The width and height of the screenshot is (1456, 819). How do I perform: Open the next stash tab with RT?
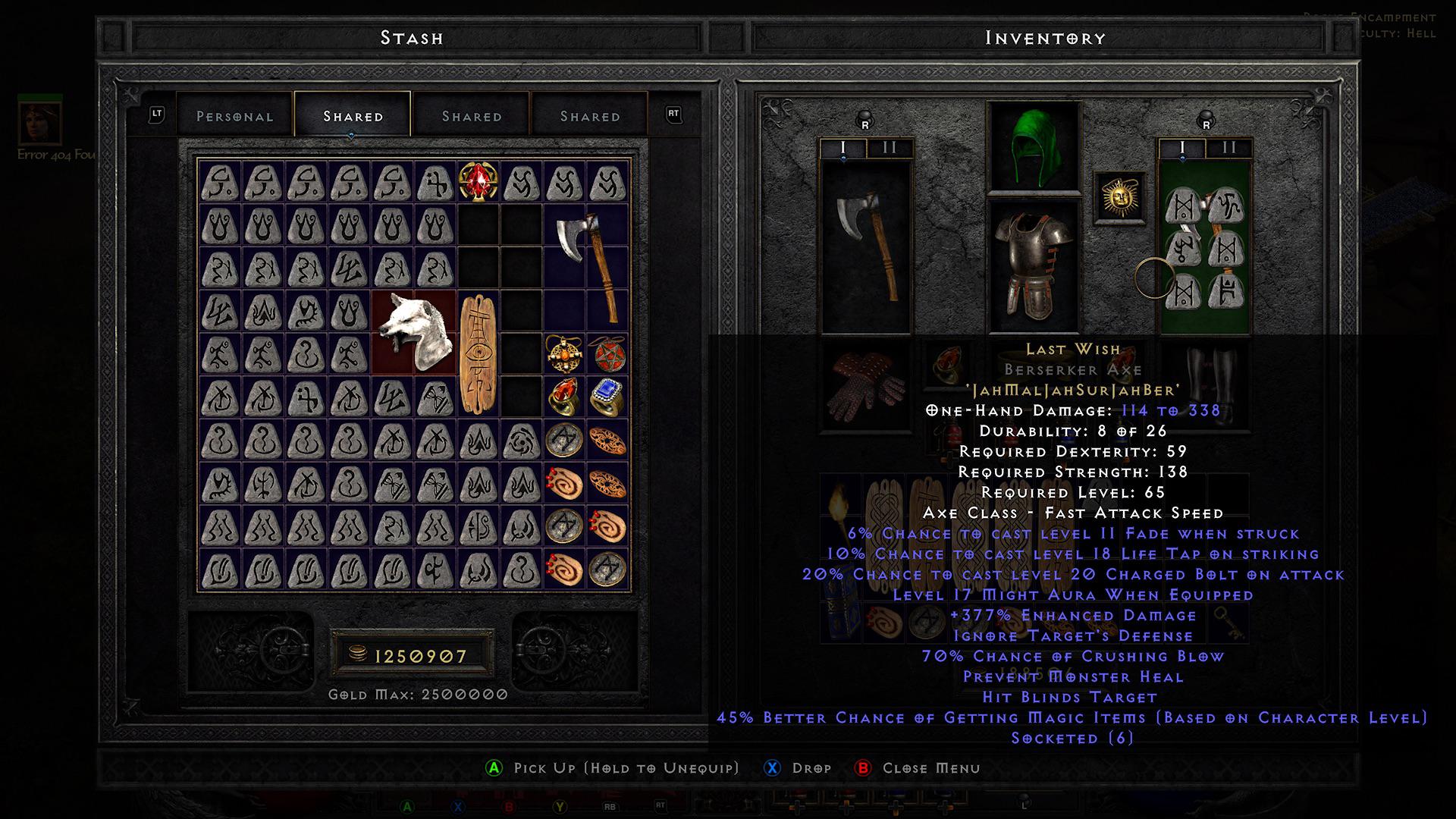point(670,115)
